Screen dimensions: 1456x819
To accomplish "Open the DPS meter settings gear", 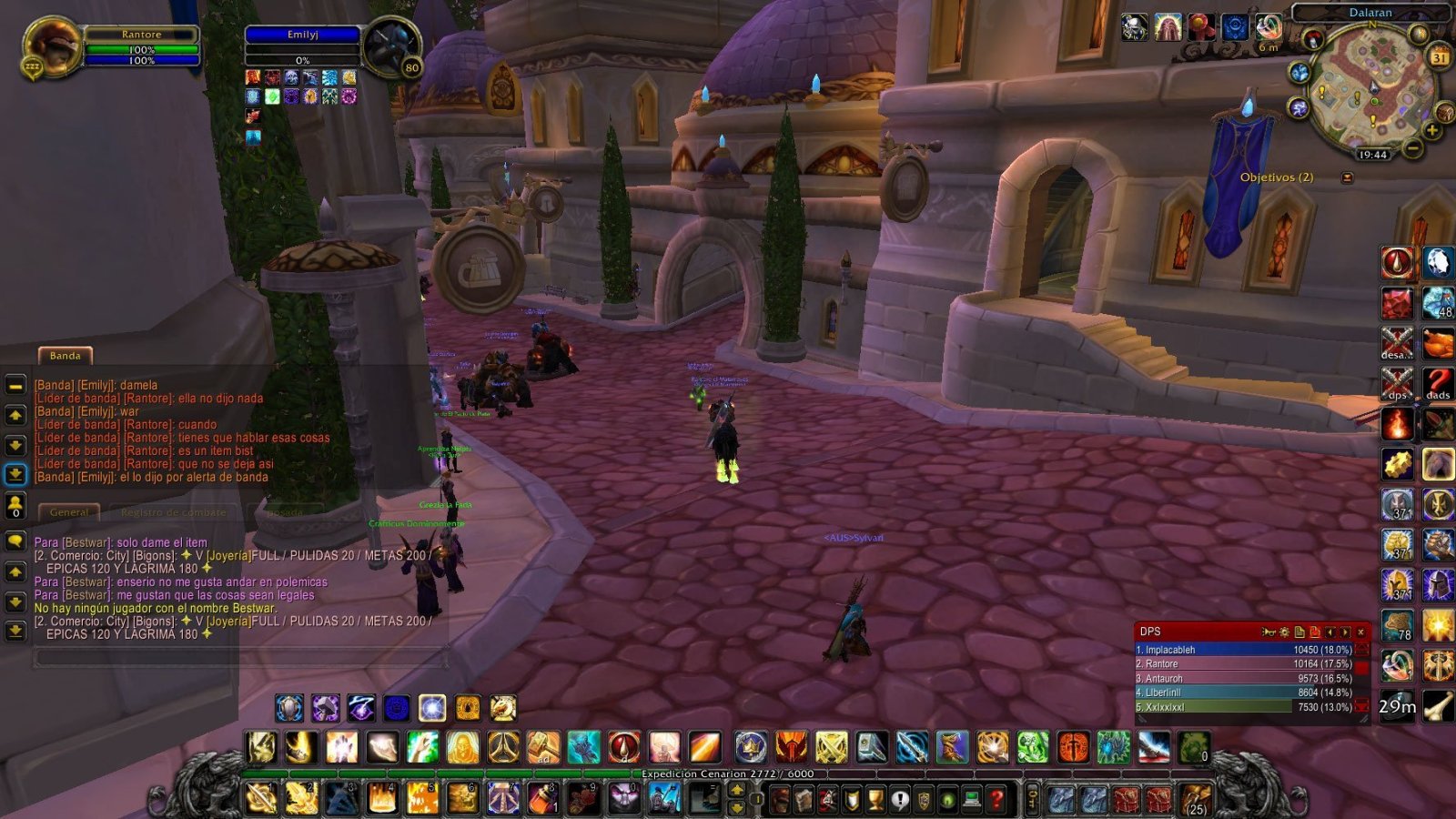I will [1285, 632].
